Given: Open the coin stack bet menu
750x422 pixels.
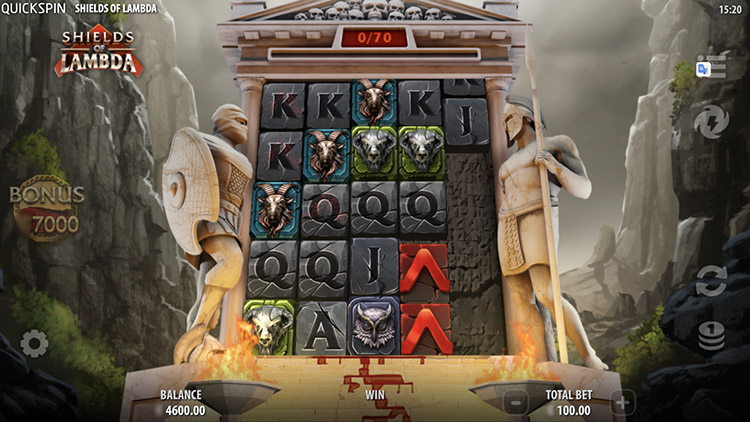Looking at the screenshot, I should pyautogui.click(x=711, y=336).
